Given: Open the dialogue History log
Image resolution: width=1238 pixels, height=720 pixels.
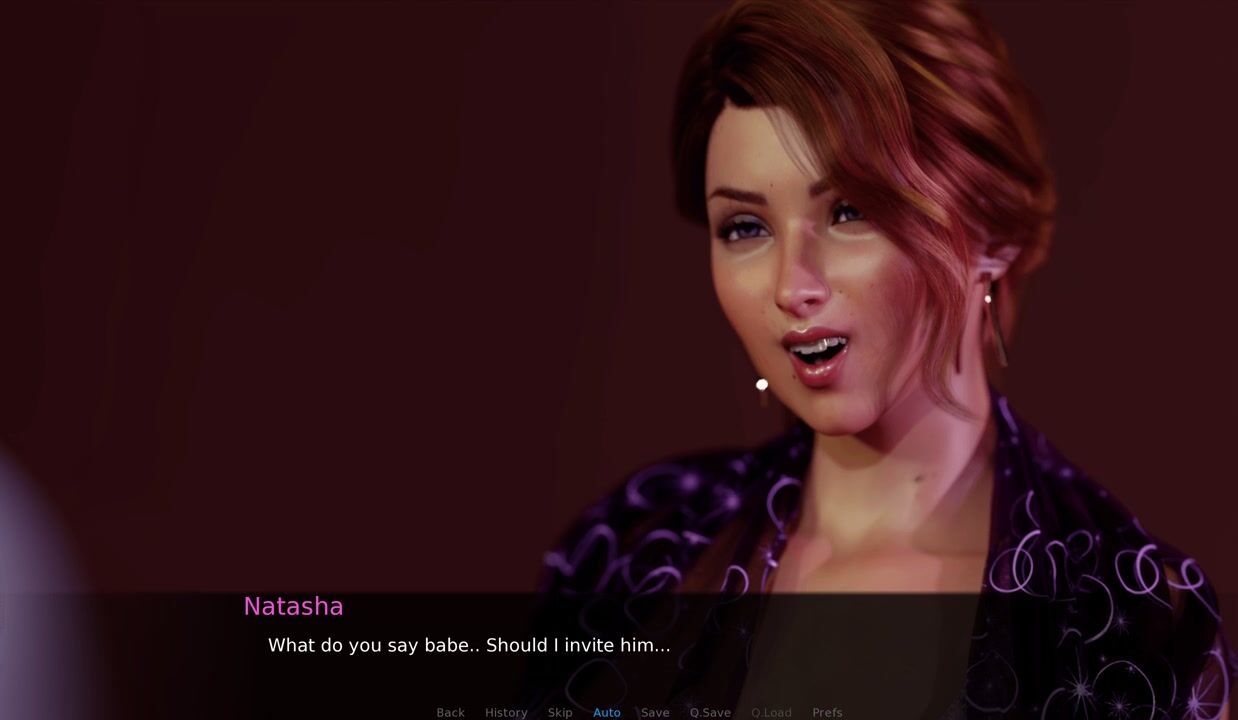Looking at the screenshot, I should [x=506, y=712].
